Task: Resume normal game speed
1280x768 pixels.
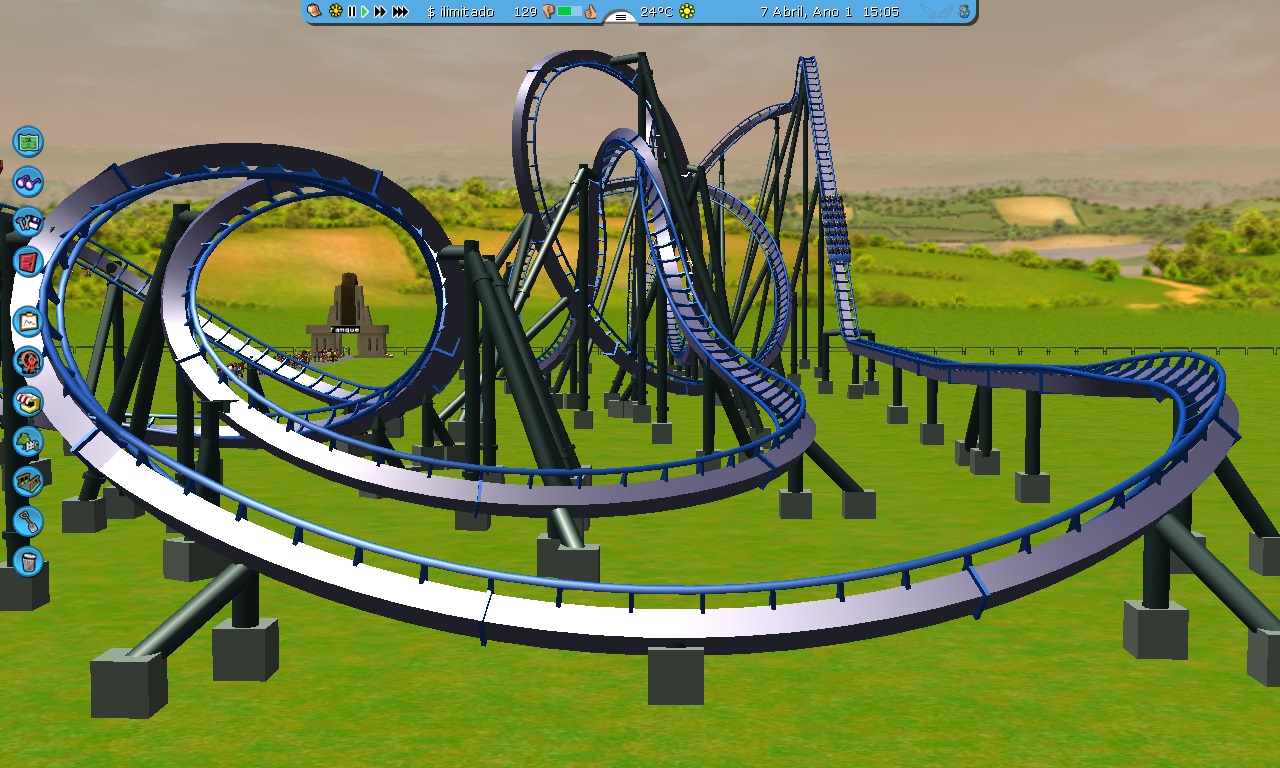Action: [x=363, y=12]
